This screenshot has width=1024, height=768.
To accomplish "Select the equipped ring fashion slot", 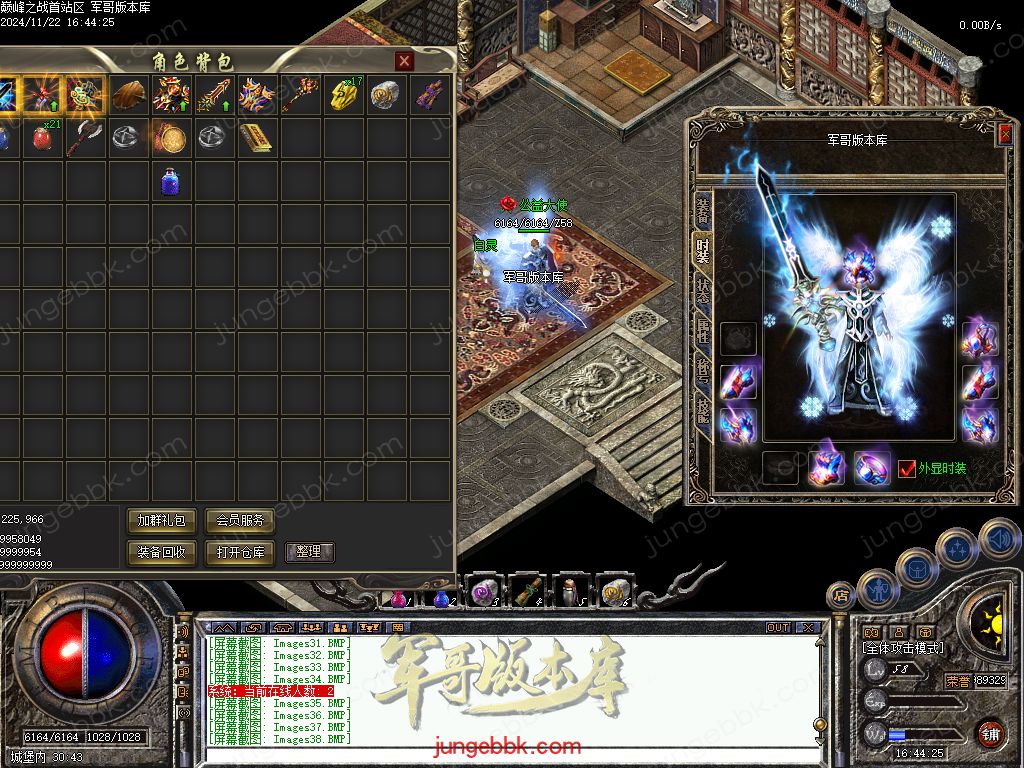I will (x=872, y=468).
